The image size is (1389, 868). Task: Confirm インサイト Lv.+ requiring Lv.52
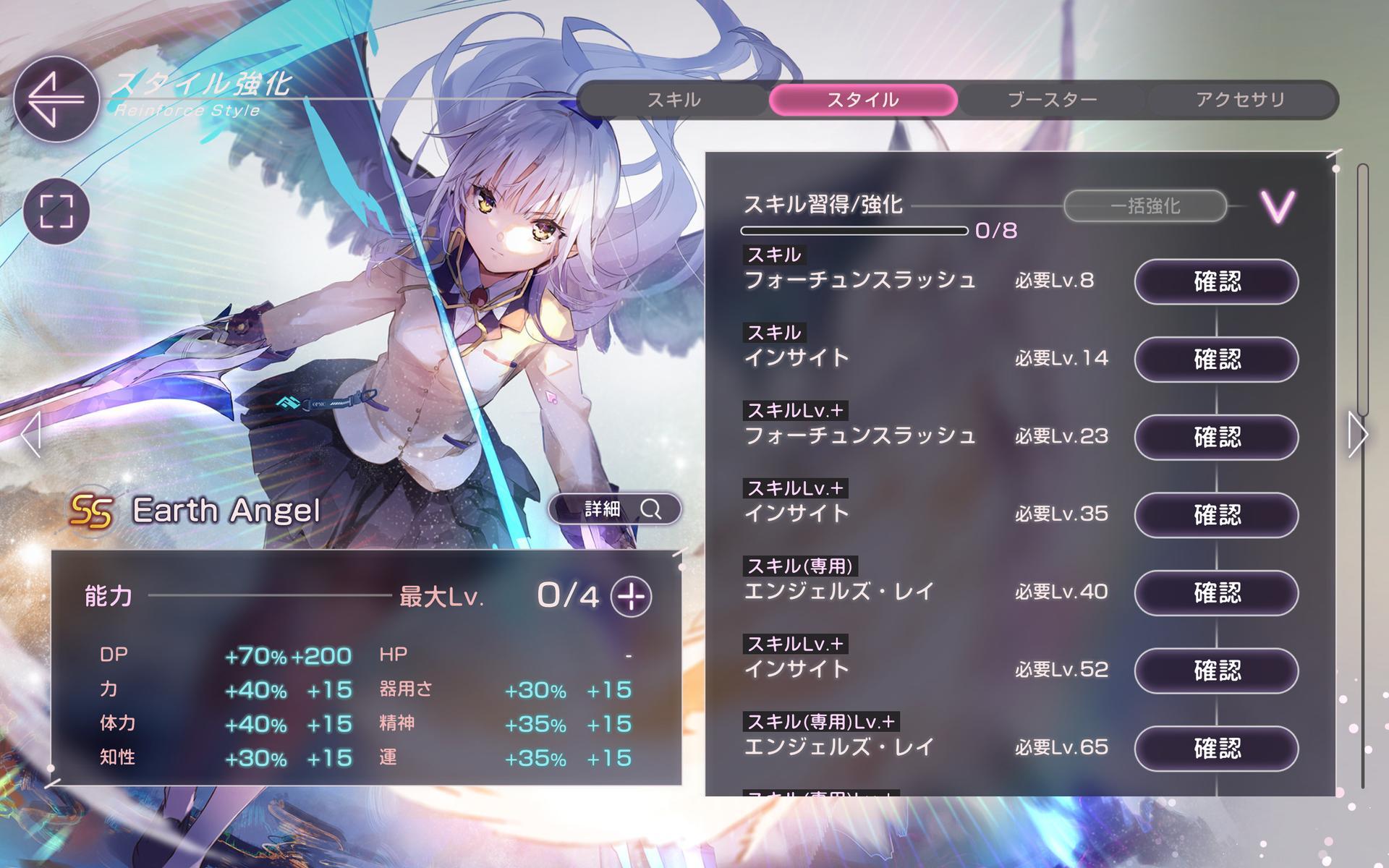(1216, 670)
